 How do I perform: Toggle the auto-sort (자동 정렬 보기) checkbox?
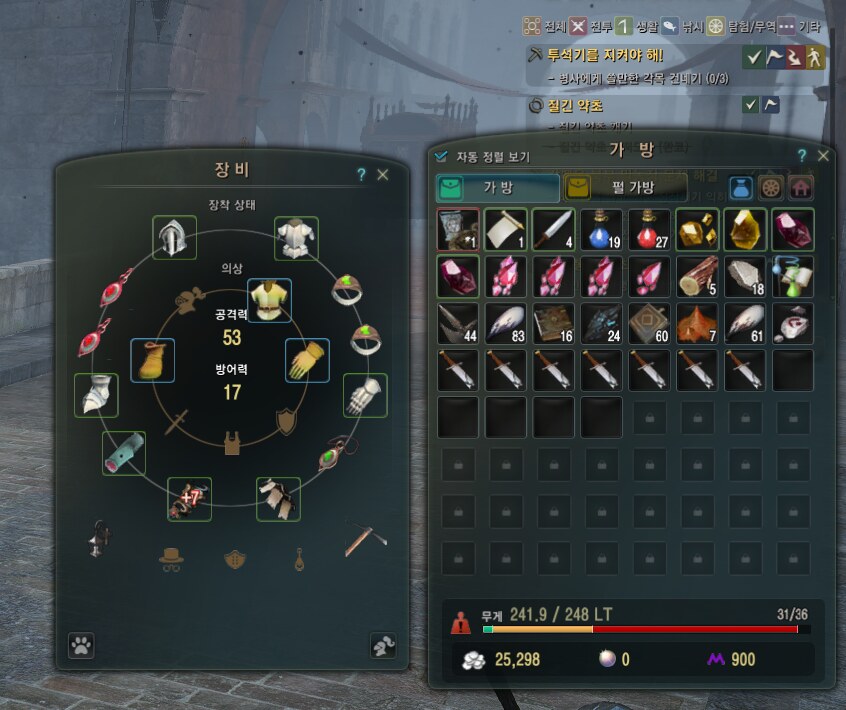(x=442, y=156)
